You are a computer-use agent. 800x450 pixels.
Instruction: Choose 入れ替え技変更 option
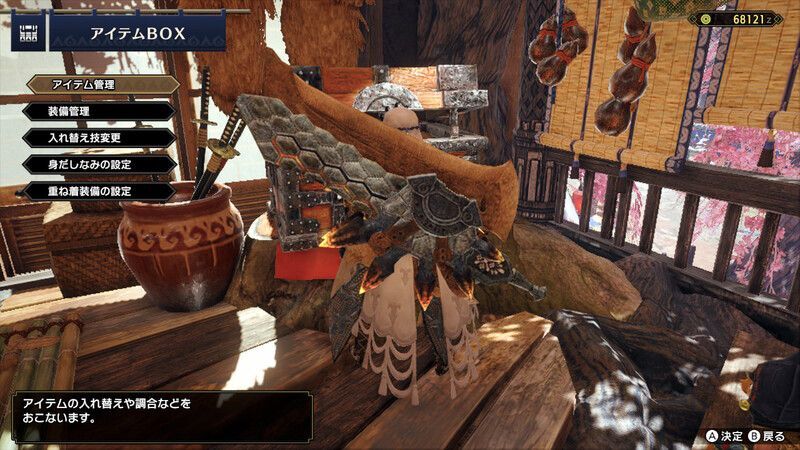pos(98,137)
